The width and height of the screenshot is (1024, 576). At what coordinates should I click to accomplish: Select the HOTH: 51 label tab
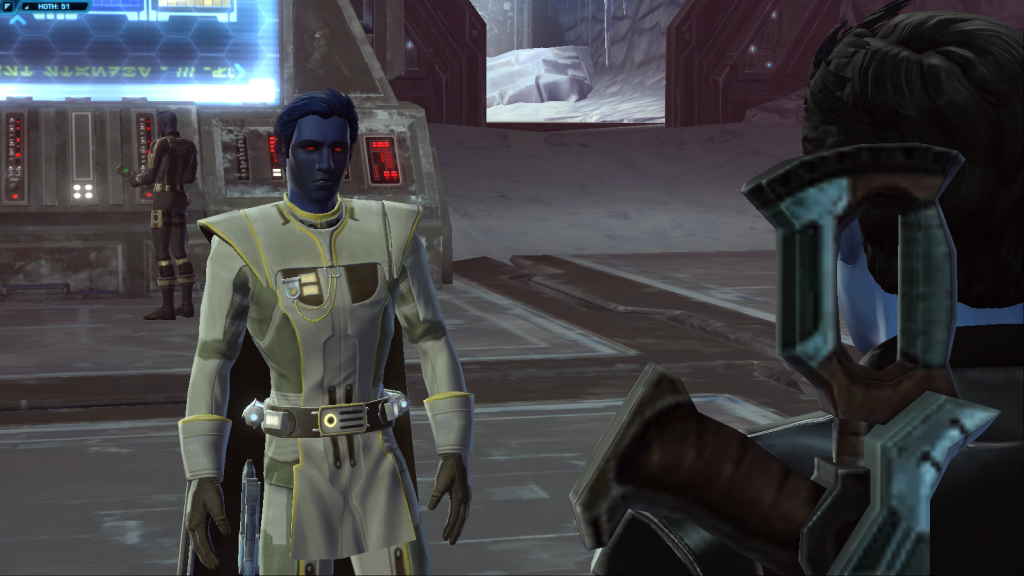[55, 6]
